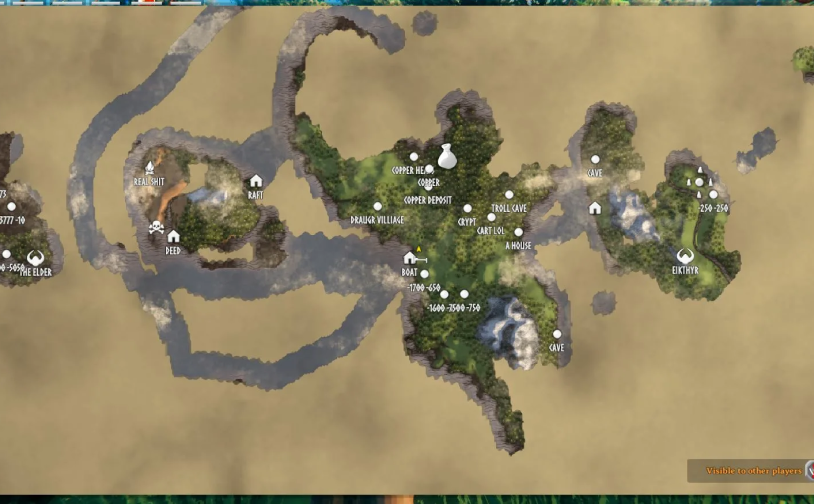The height and width of the screenshot is (504, 814).
Task: Click the Raft house marker
Action: (x=256, y=182)
